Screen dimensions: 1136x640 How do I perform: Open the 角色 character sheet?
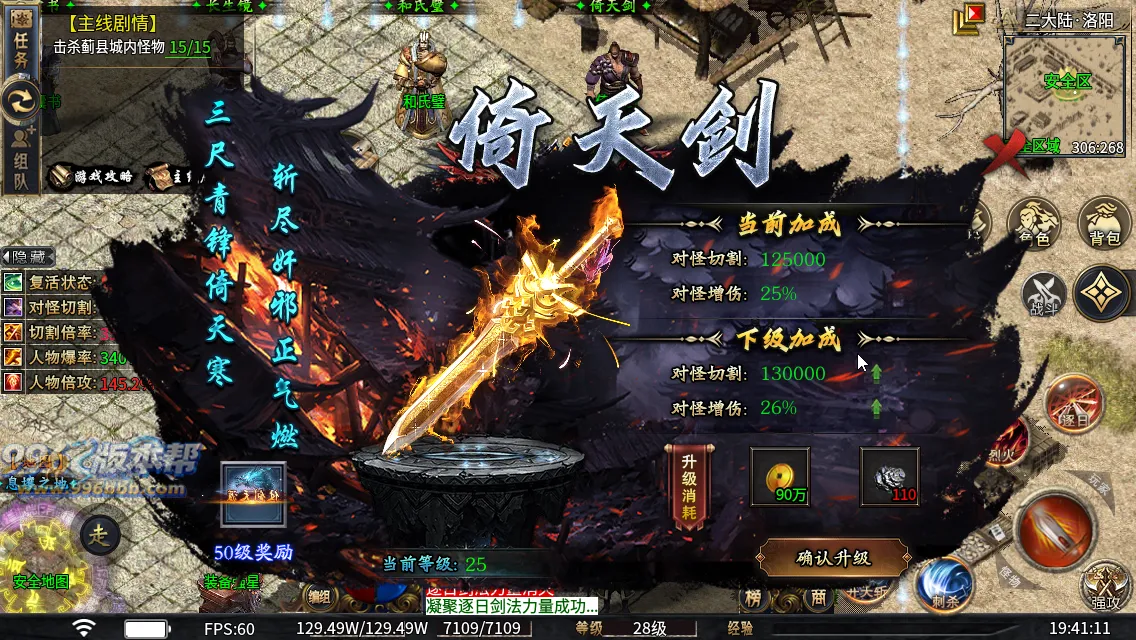tap(1033, 222)
